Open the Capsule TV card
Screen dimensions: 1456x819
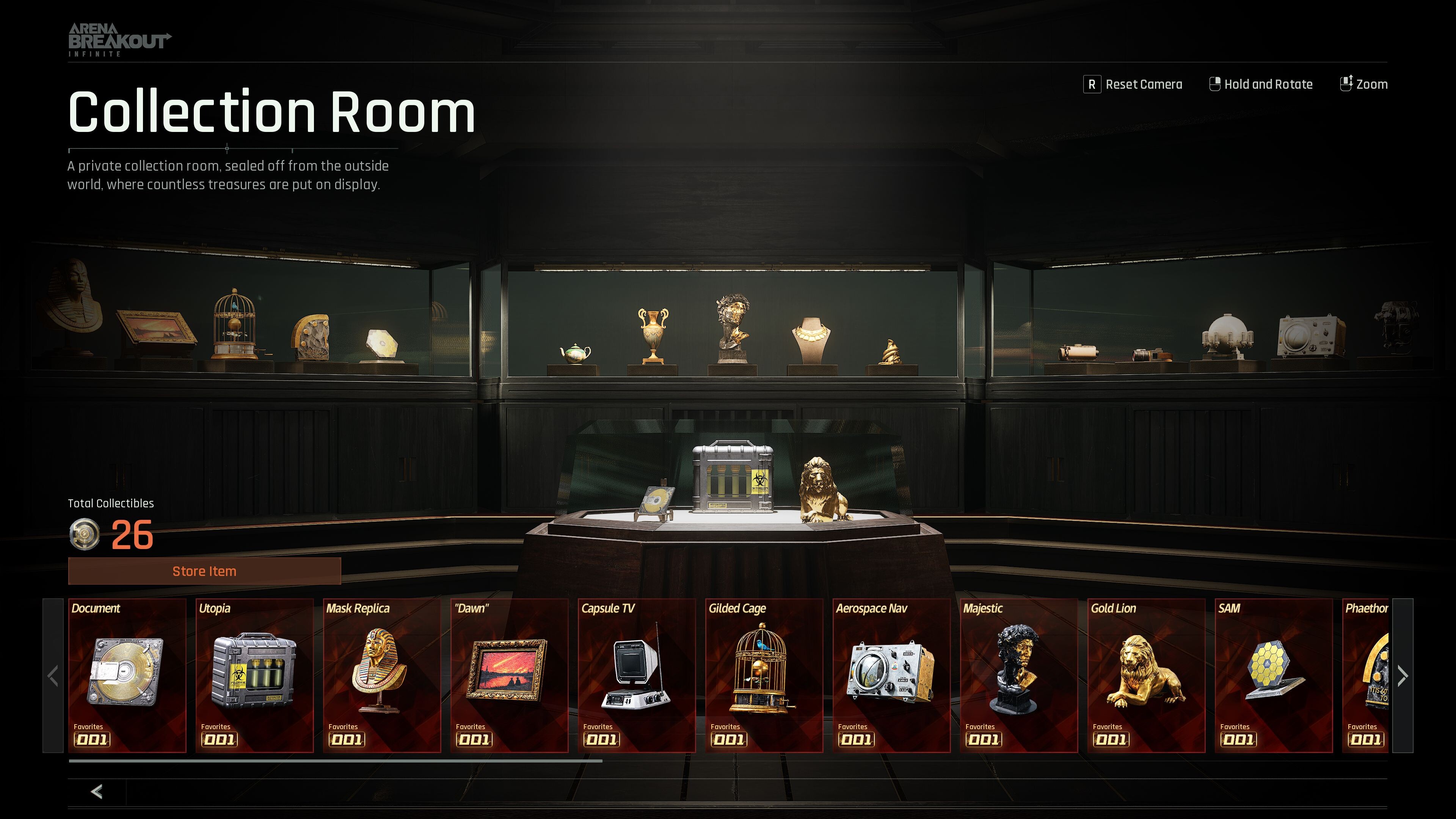(x=637, y=675)
